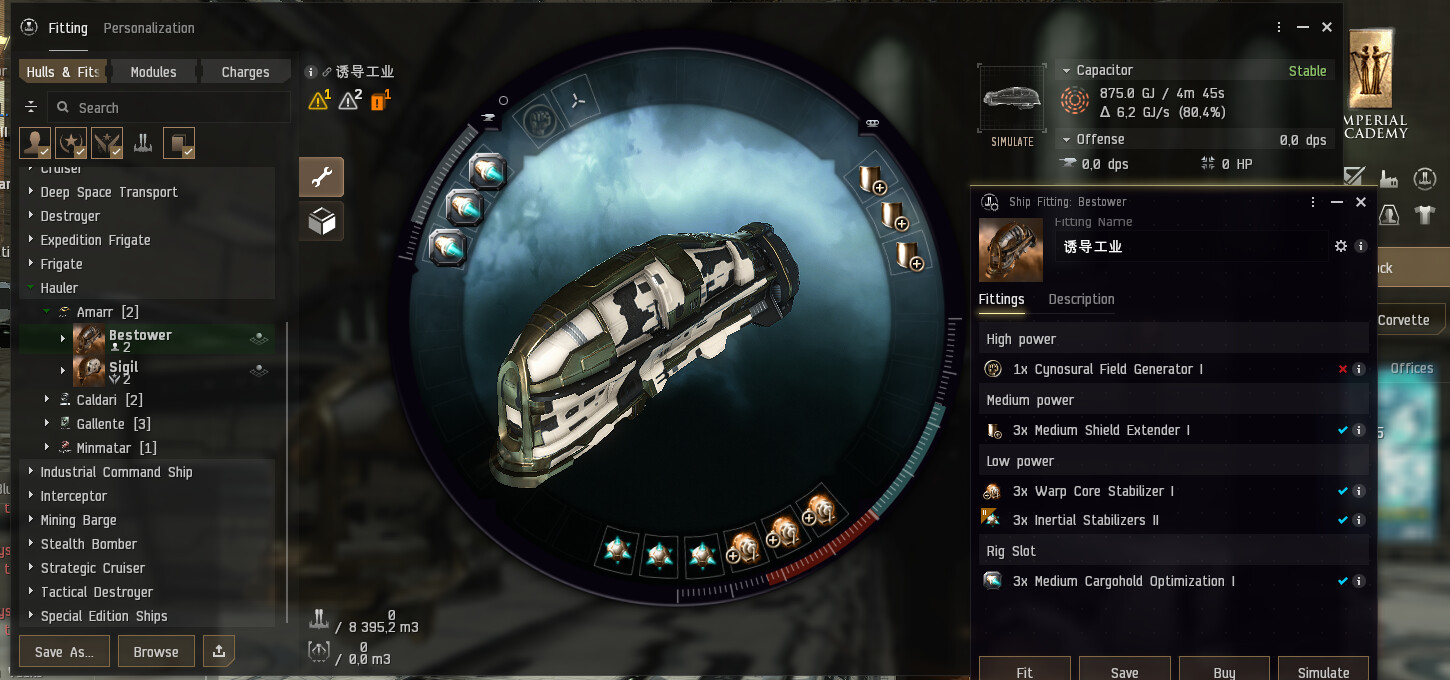Image resolution: width=1450 pixels, height=680 pixels.
Task: Close the Fitting window
Action: click(x=1327, y=28)
